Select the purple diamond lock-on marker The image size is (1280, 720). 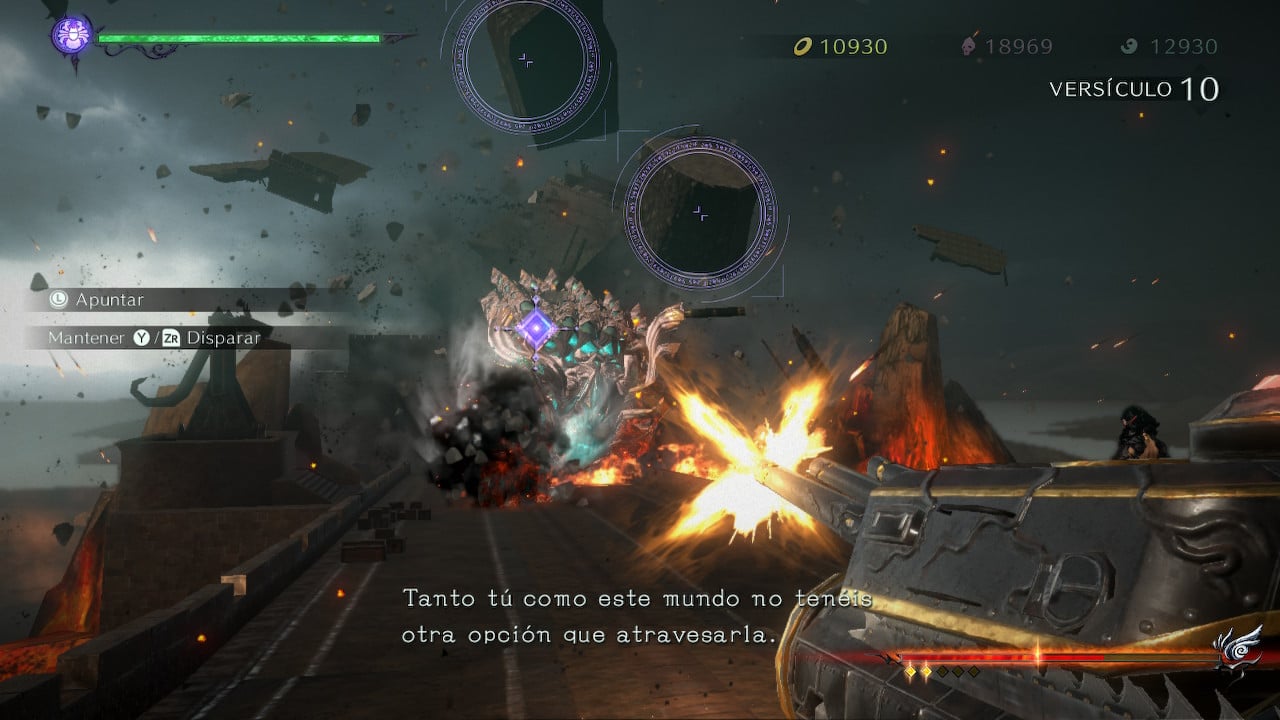tap(537, 326)
